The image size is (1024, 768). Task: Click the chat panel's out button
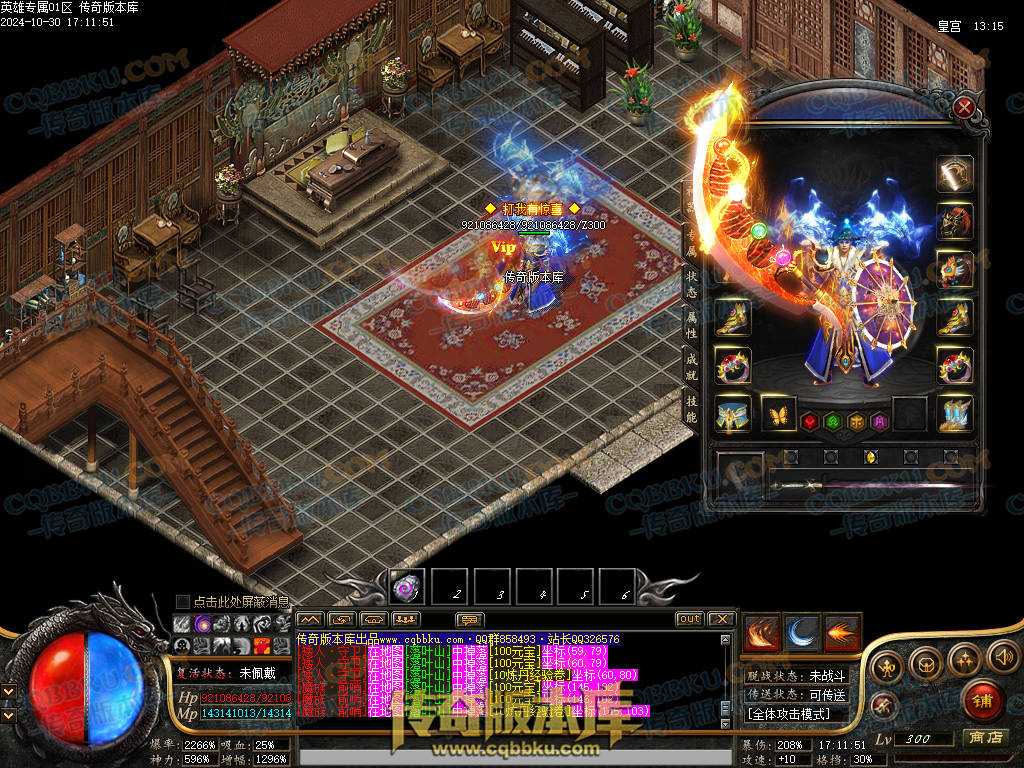[689, 619]
